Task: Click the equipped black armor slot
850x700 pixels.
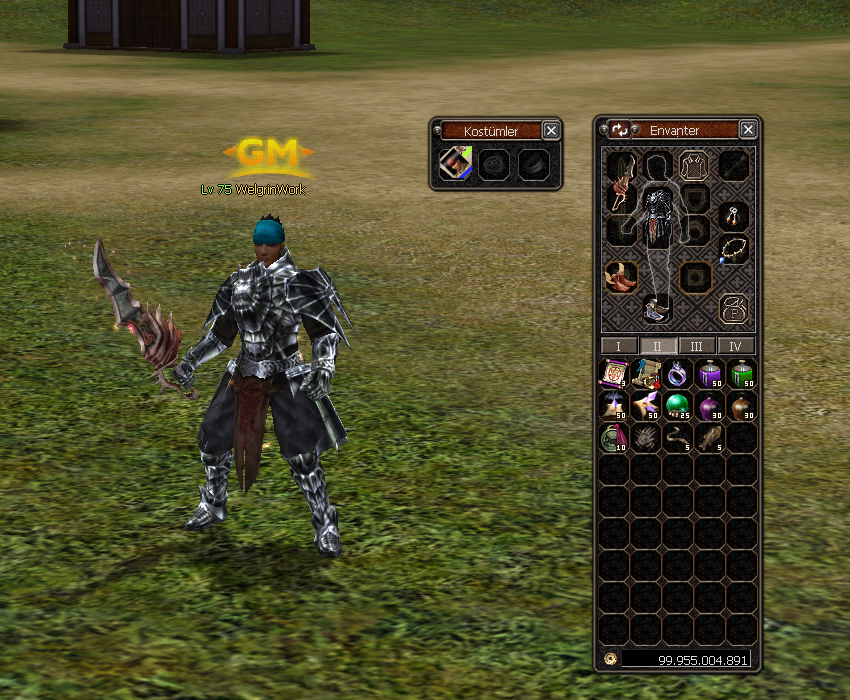Action: click(657, 217)
